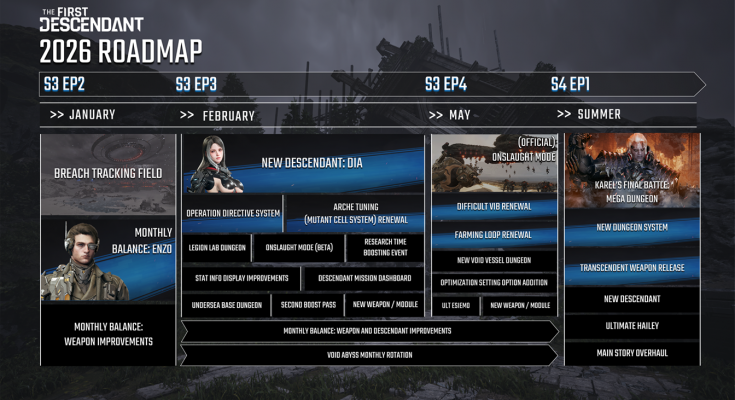This screenshot has width=735, height=400.
Task: Open the Operation Directive System tile
Action: coord(232,213)
